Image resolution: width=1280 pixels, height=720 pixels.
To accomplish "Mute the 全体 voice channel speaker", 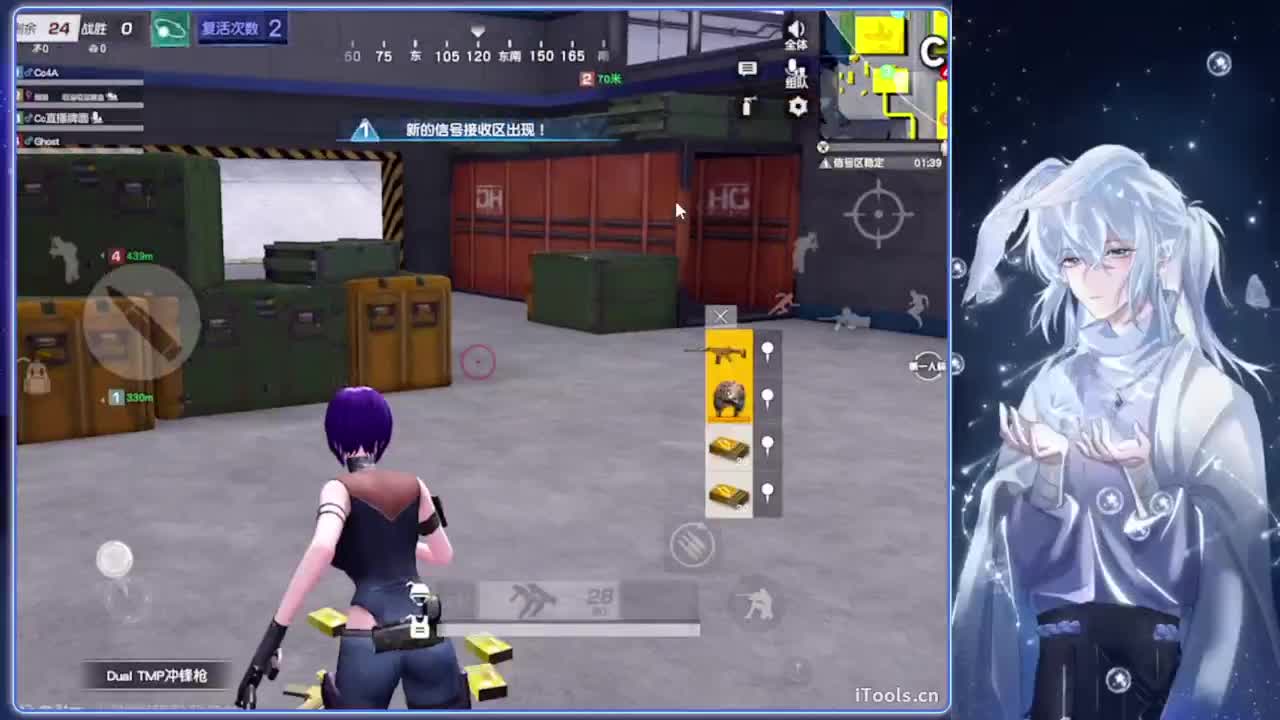I will (795, 27).
